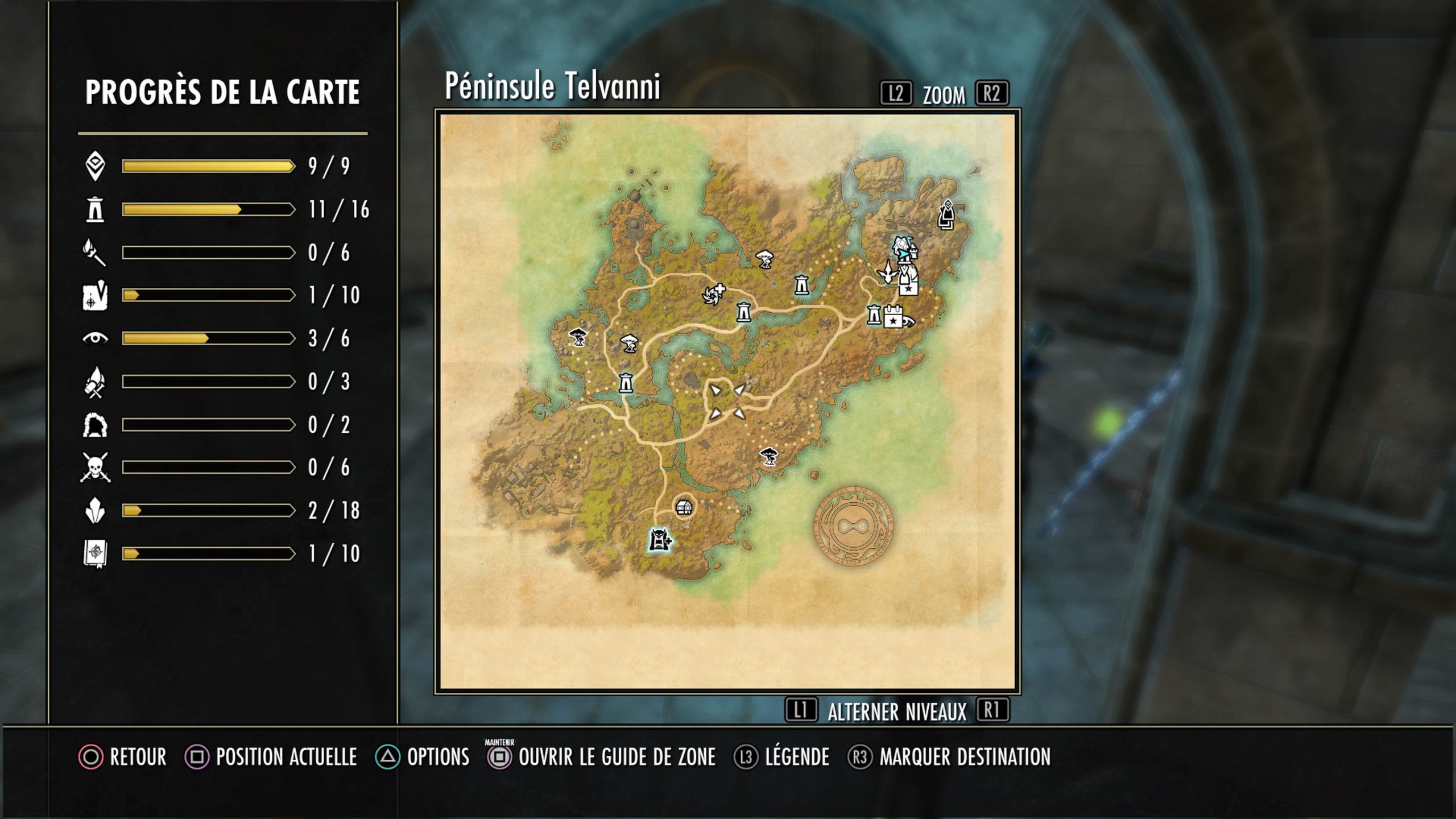Select the wayshrine below the swirl marker

[743, 312]
